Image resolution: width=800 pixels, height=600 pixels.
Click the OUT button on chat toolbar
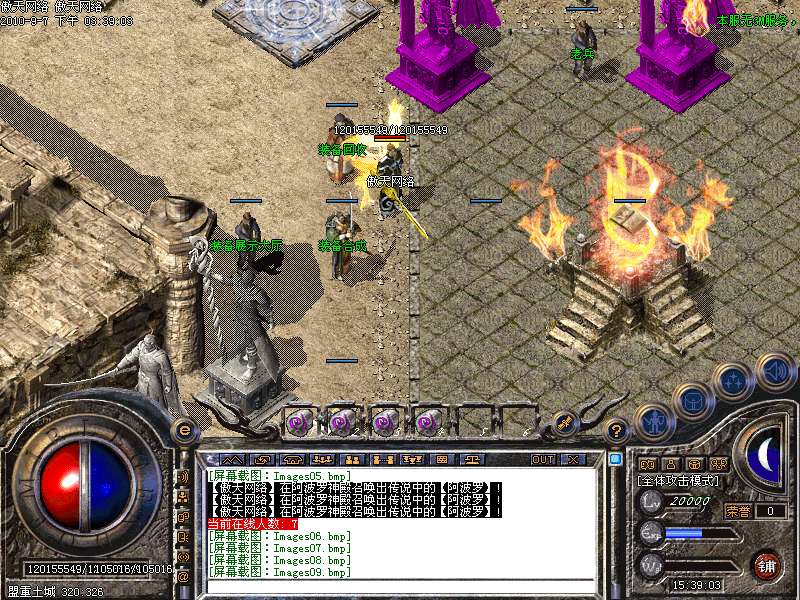[543, 460]
